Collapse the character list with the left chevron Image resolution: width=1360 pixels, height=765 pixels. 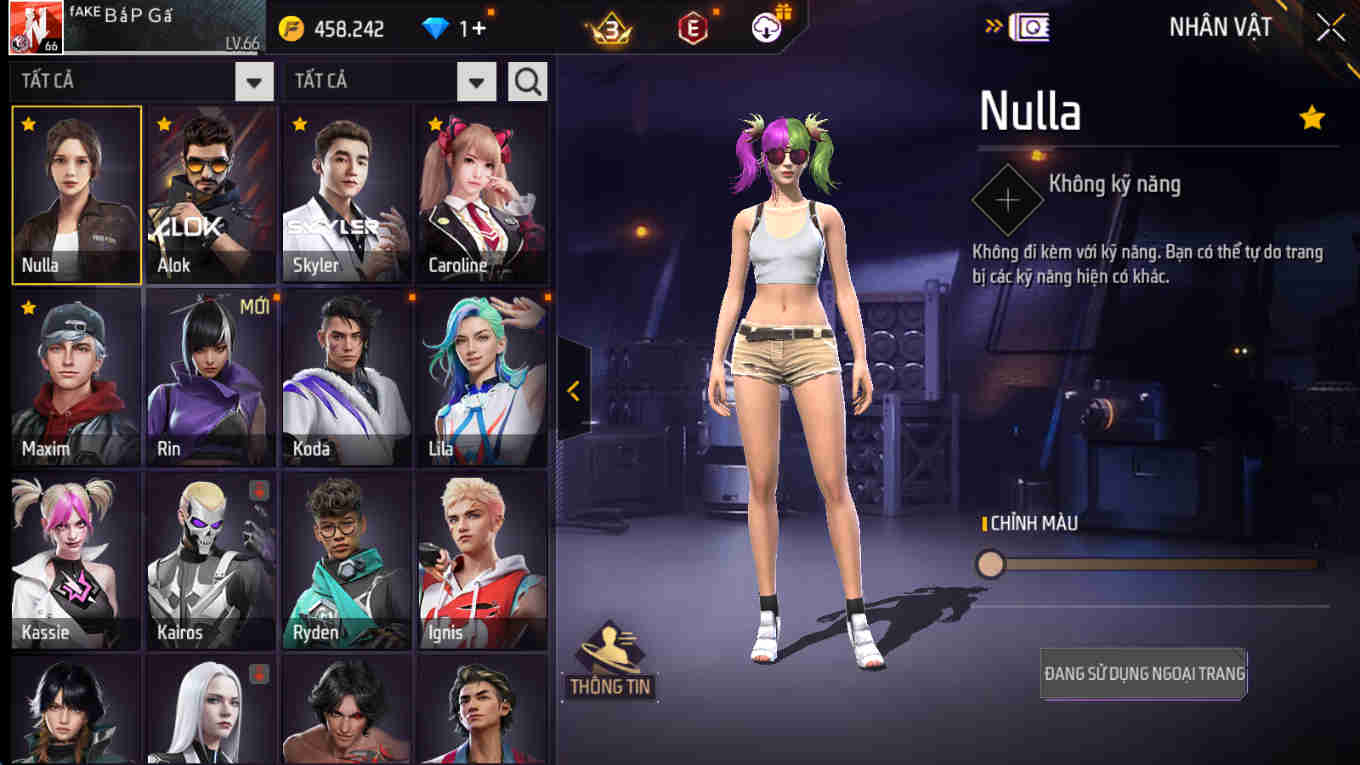573,392
